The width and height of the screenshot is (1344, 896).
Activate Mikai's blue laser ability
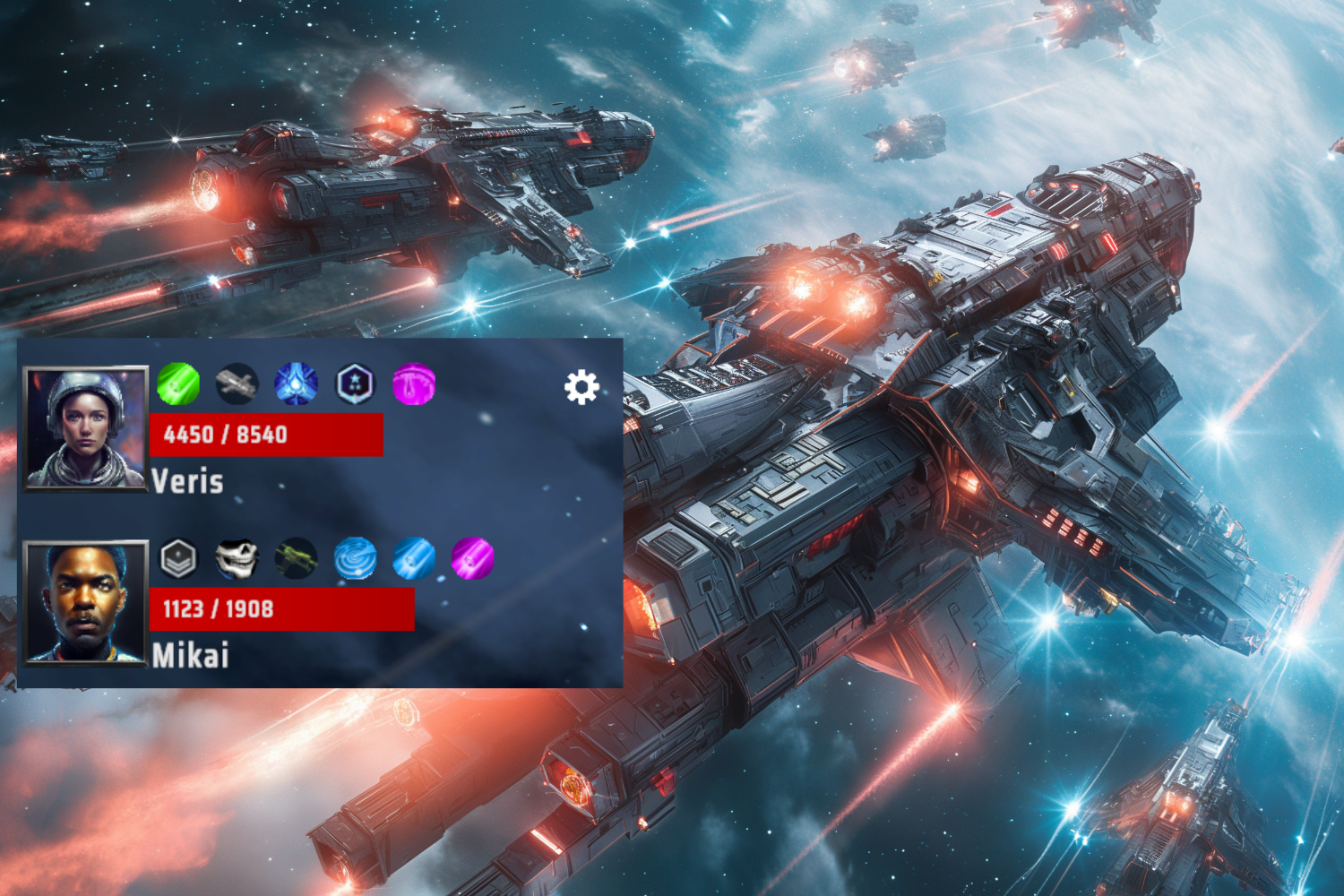tap(414, 558)
